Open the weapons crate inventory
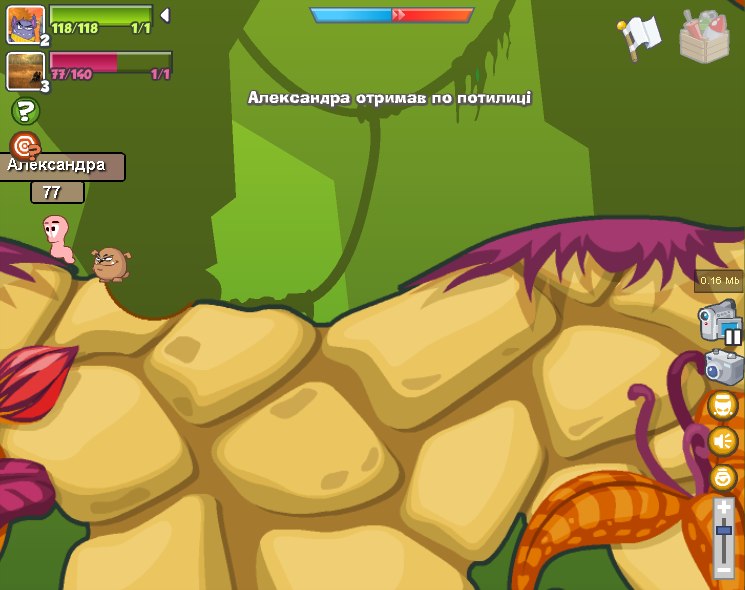Viewport: 745px width, 590px height. [x=704, y=37]
